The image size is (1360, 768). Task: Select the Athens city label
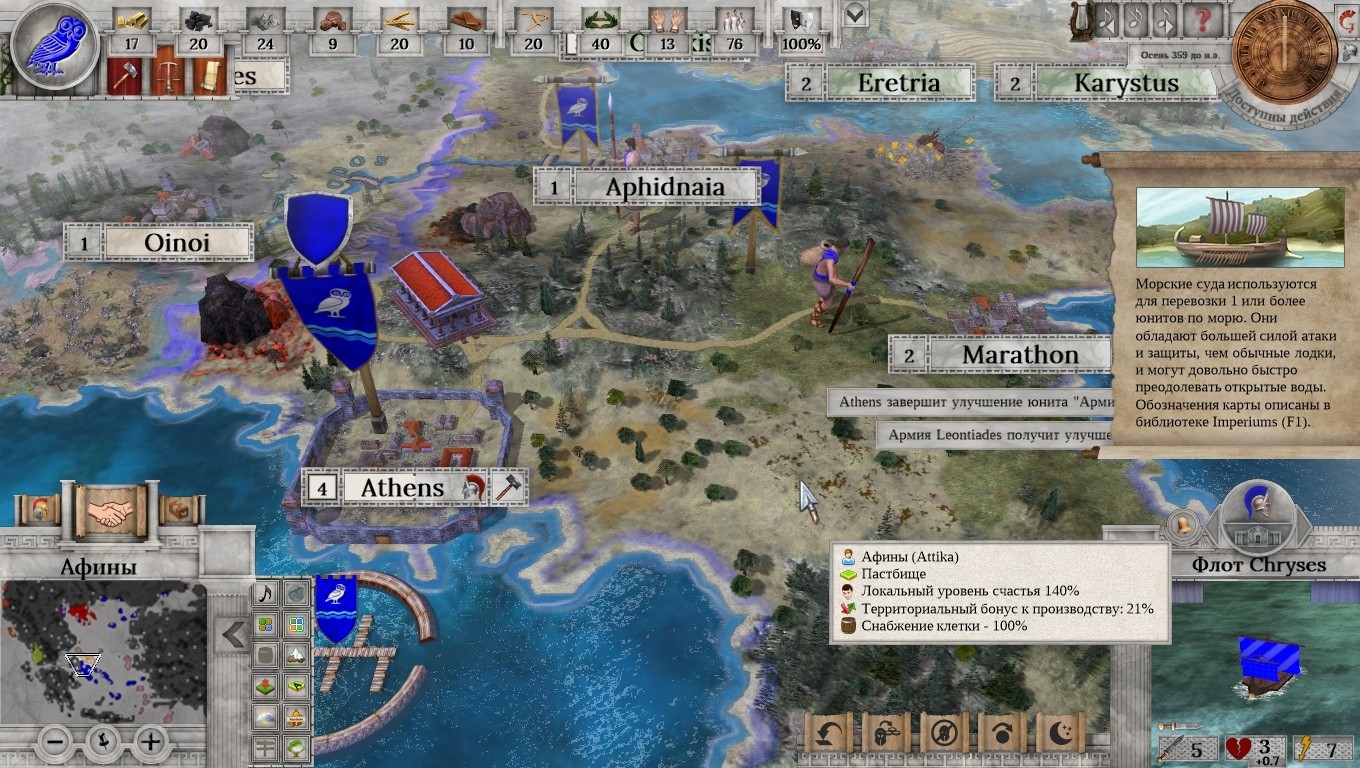(x=401, y=488)
